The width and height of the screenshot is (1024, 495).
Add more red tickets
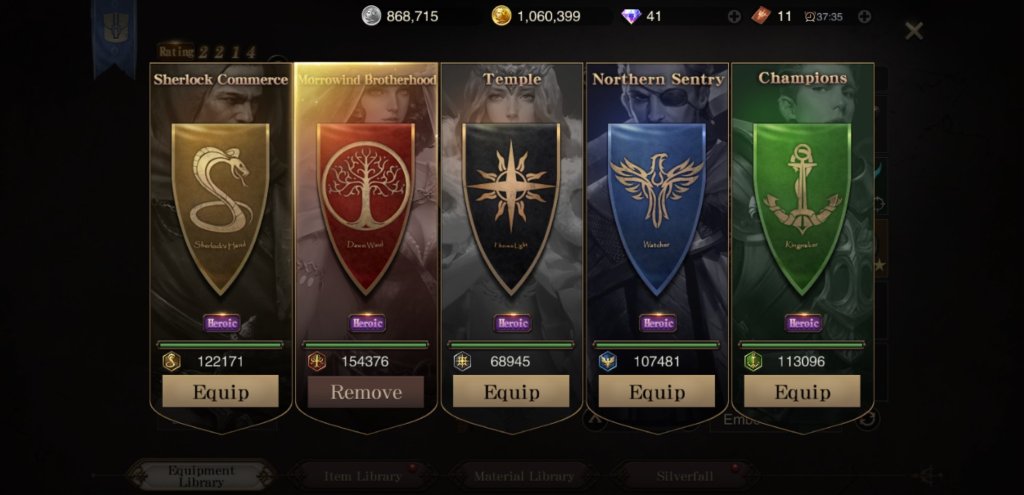864,16
